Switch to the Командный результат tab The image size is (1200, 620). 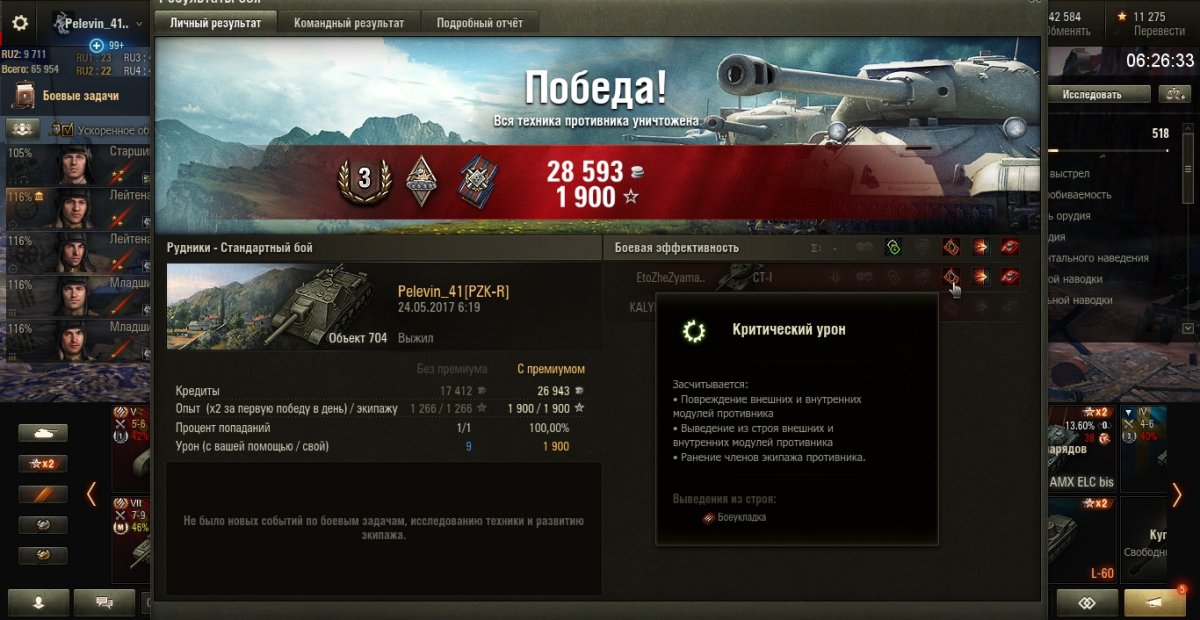pyautogui.click(x=349, y=22)
